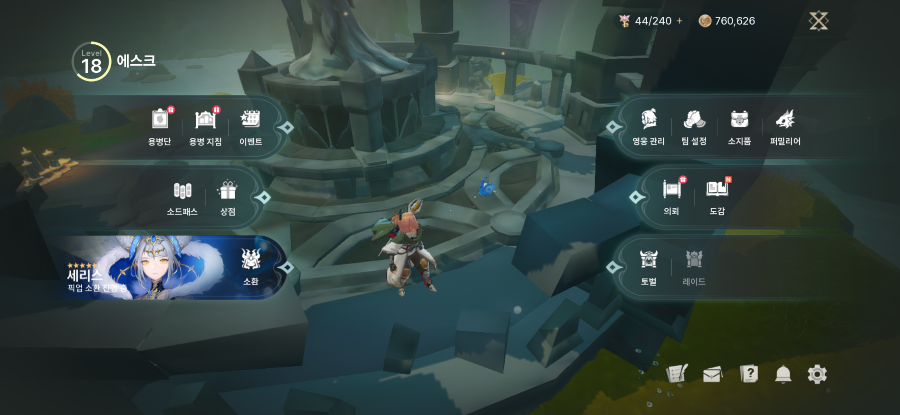
Task: Open the 소드패스 battle pass
Action: [x=182, y=196]
